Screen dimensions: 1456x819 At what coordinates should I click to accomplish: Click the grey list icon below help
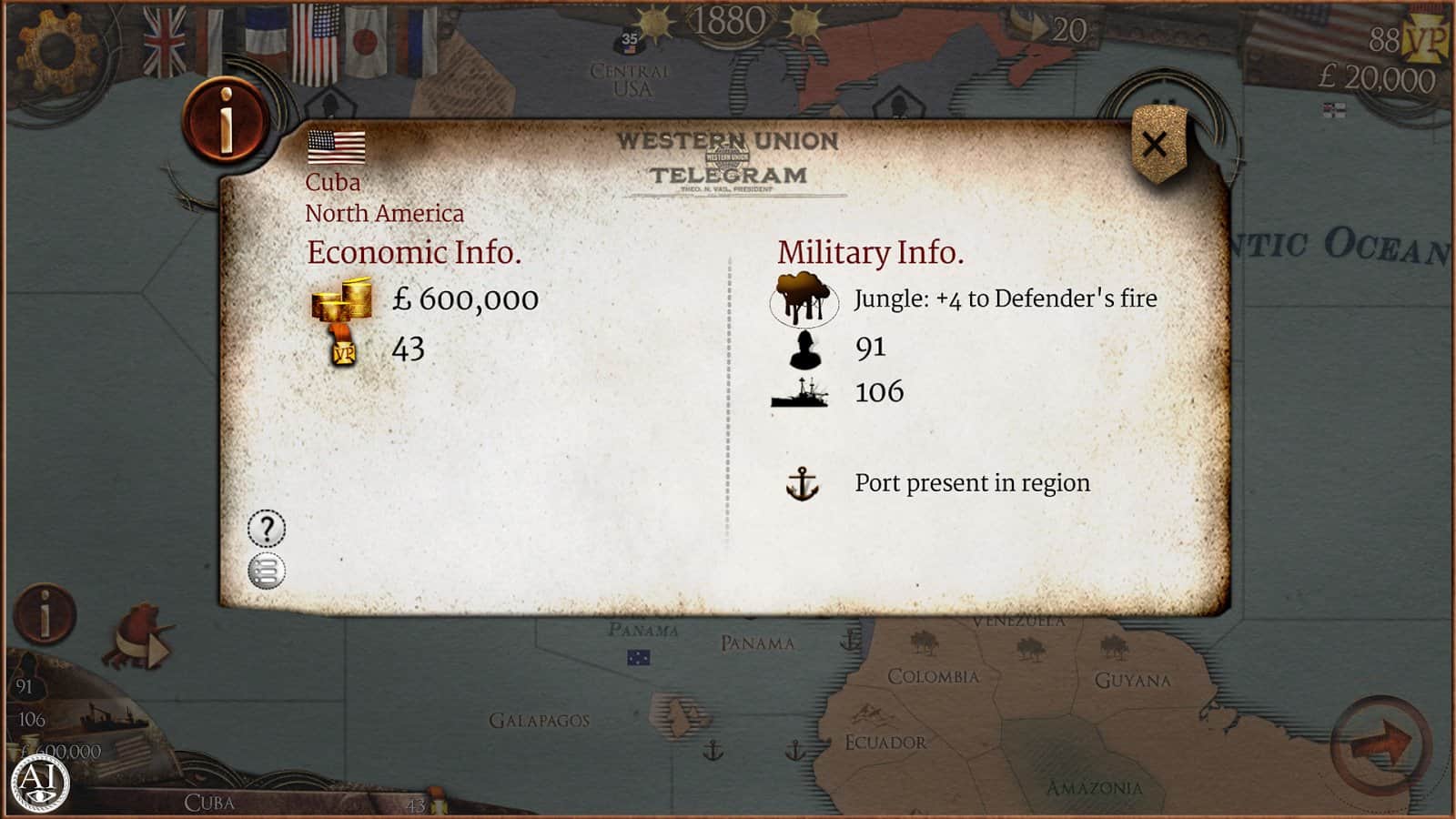pyautogui.click(x=267, y=571)
